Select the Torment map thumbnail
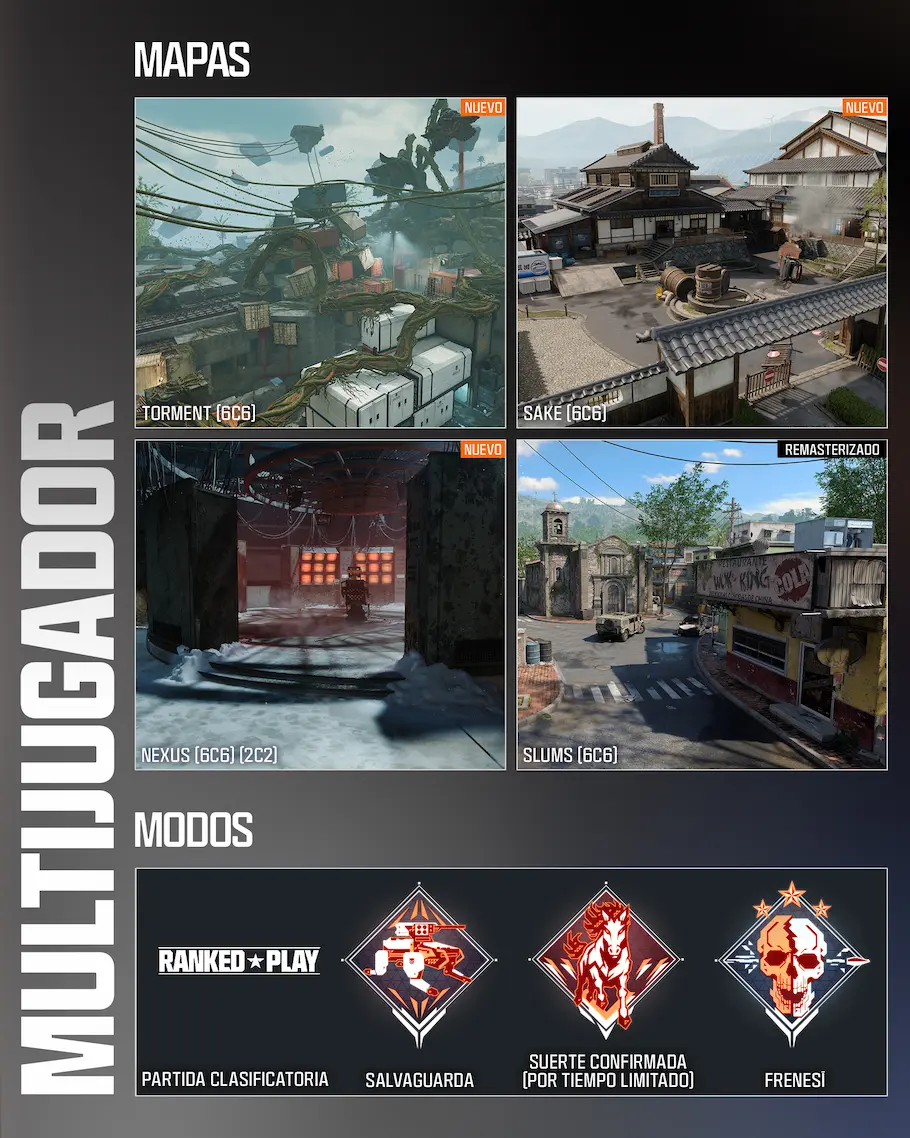The height and width of the screenshot is (1138, 910). click(x=320, y=262)
